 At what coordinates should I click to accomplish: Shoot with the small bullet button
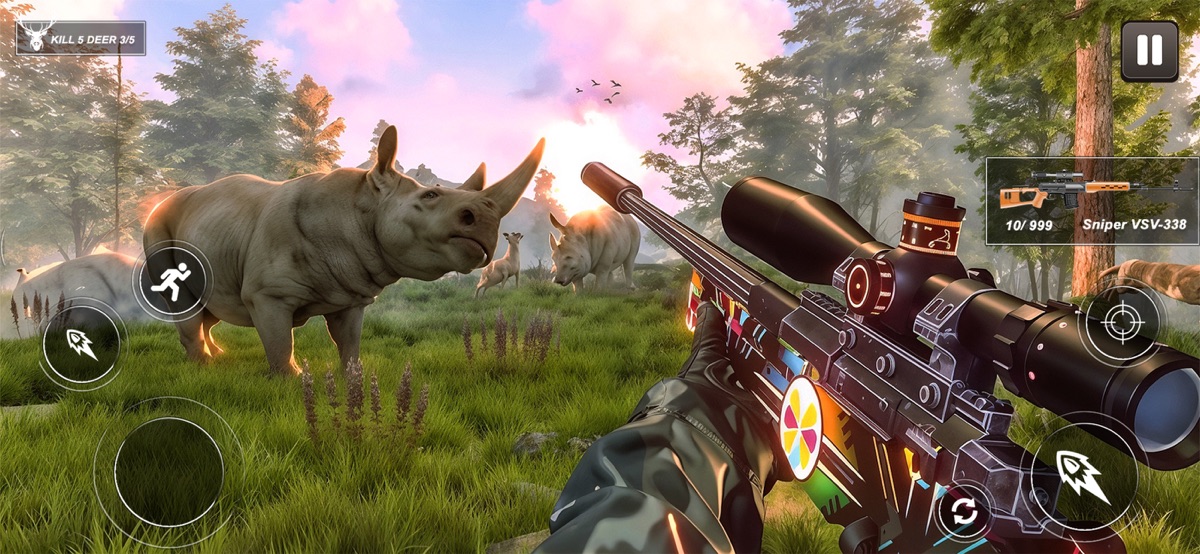coord(83,344)
